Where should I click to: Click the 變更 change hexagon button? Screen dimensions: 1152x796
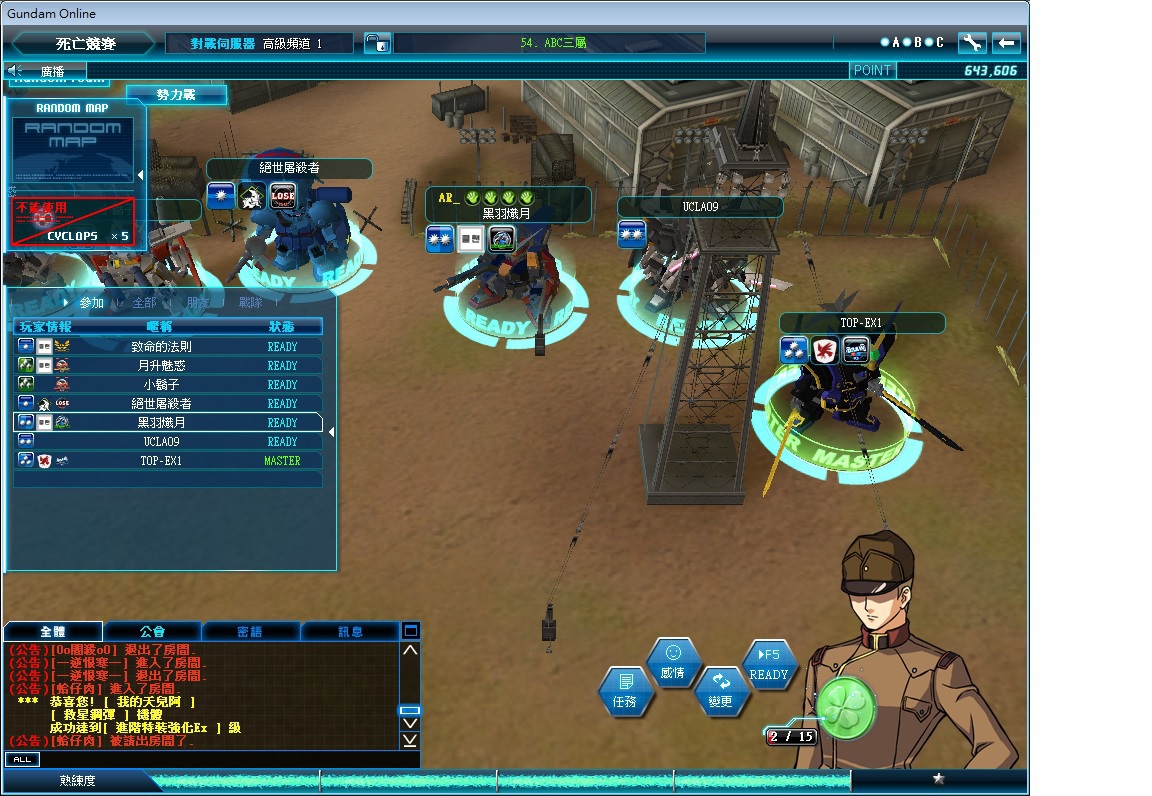[720, 692]
